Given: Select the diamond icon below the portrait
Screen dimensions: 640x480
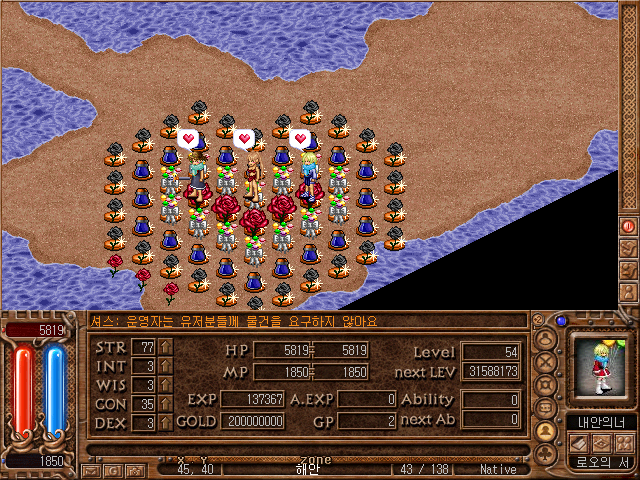Looking at the screenshot, I should click(x=602, y=442).
